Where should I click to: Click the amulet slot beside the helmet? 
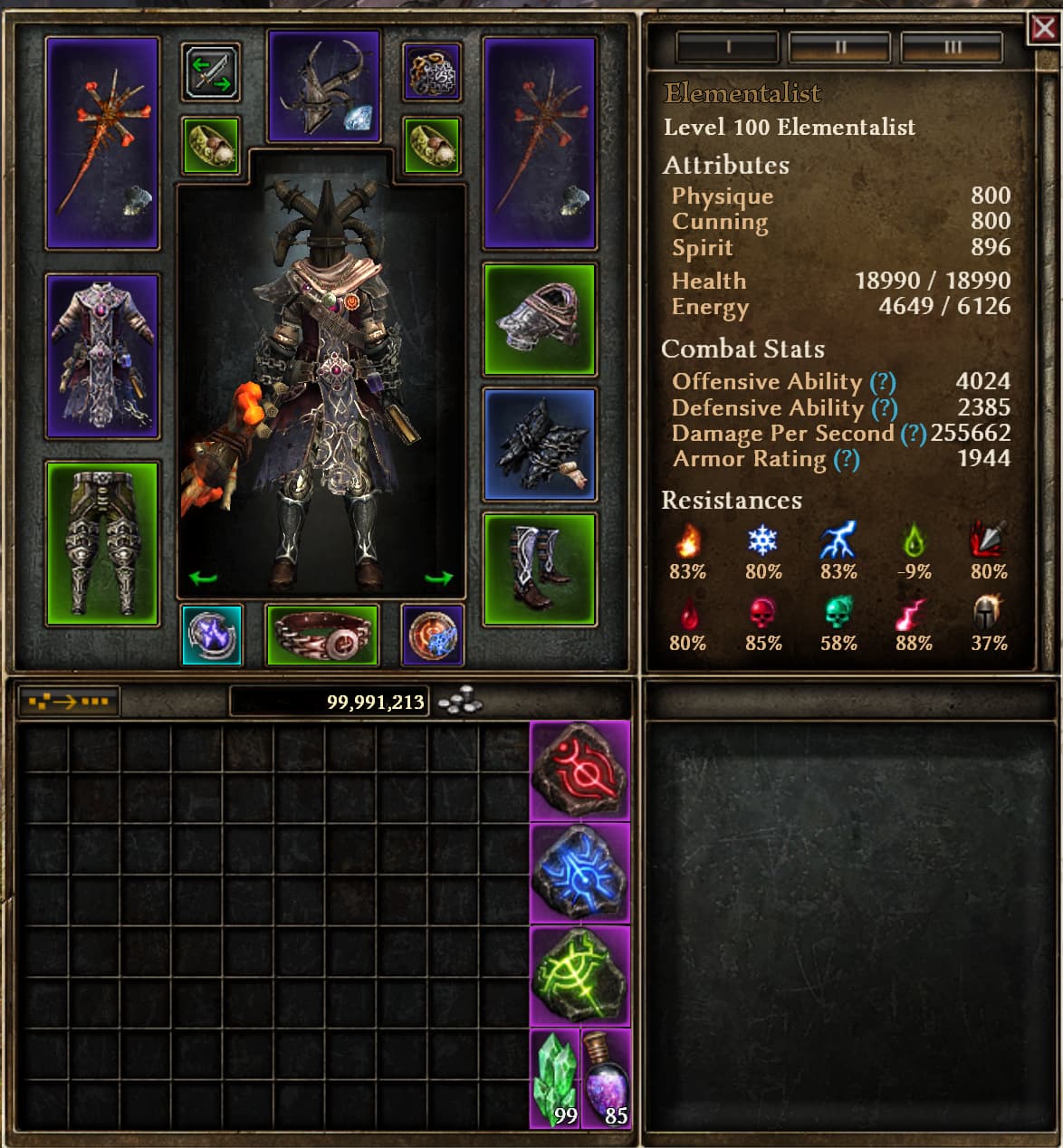[432, 72]
